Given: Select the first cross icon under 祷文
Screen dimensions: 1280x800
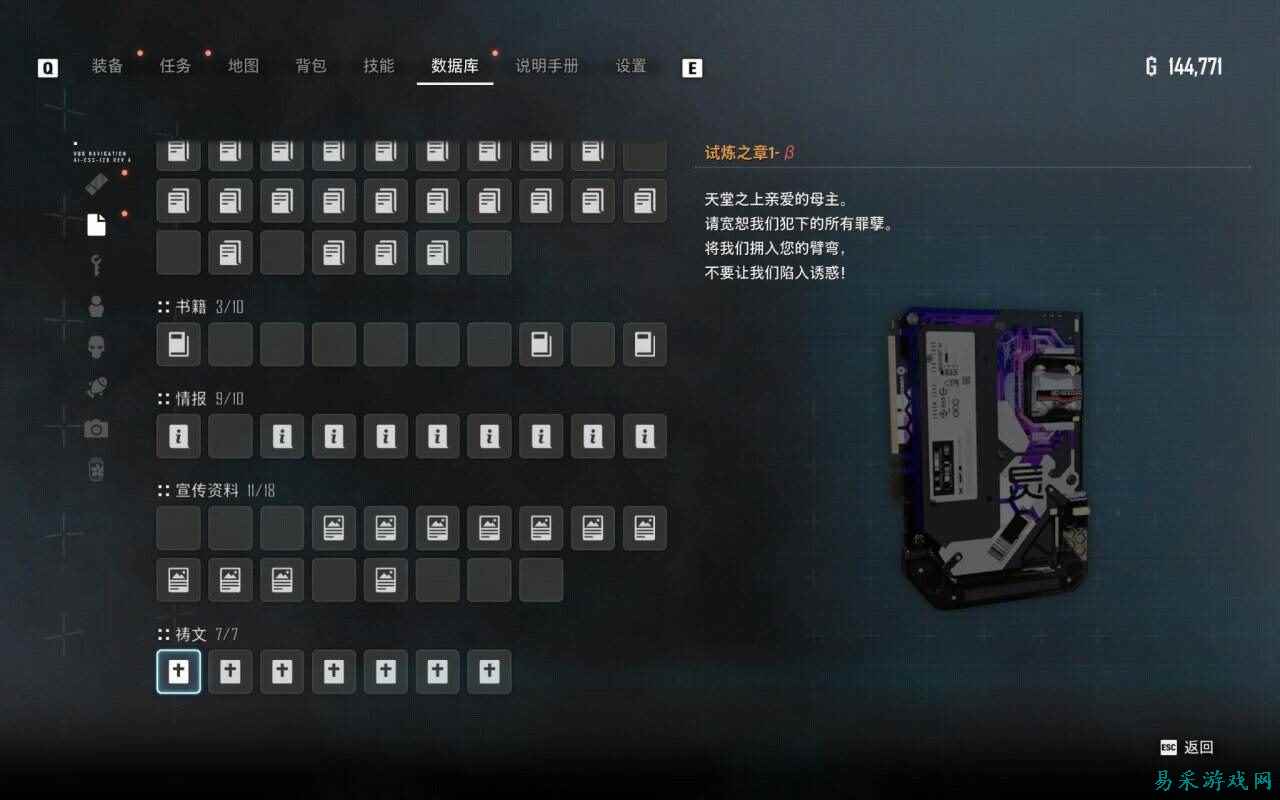Looking at the screenshot, I should [178, 671].
